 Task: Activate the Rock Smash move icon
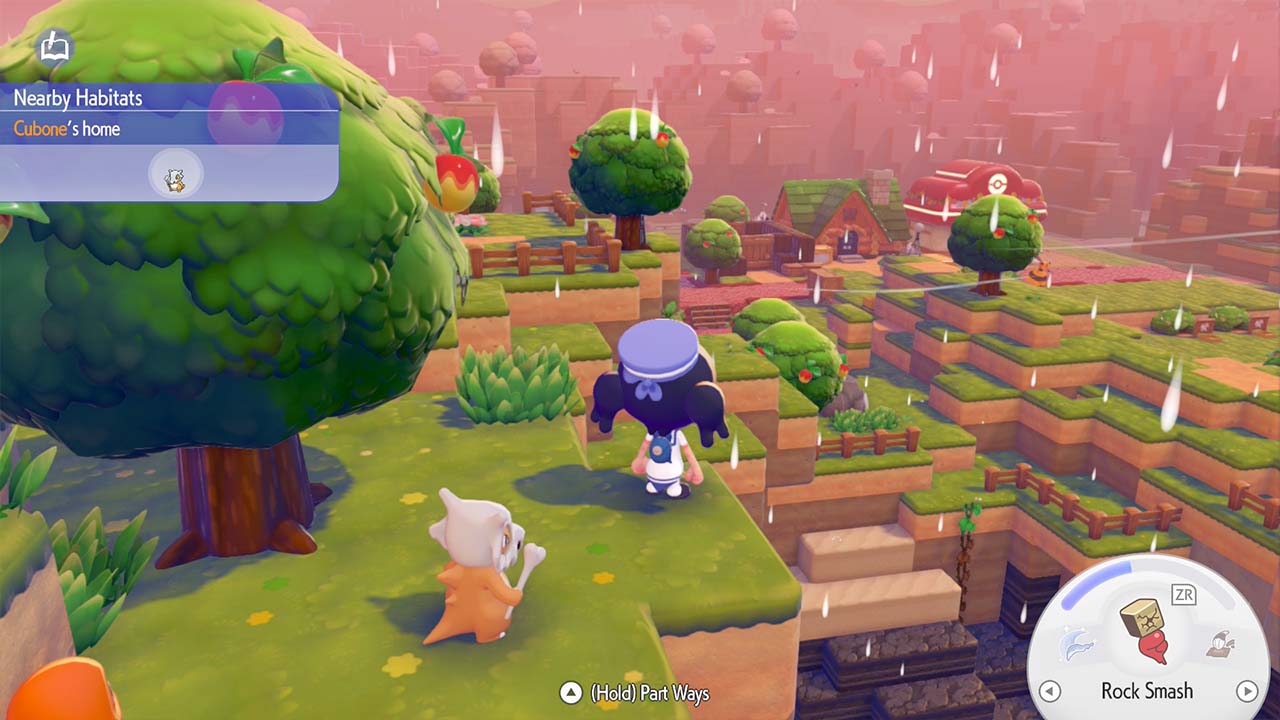(1145, 631)
